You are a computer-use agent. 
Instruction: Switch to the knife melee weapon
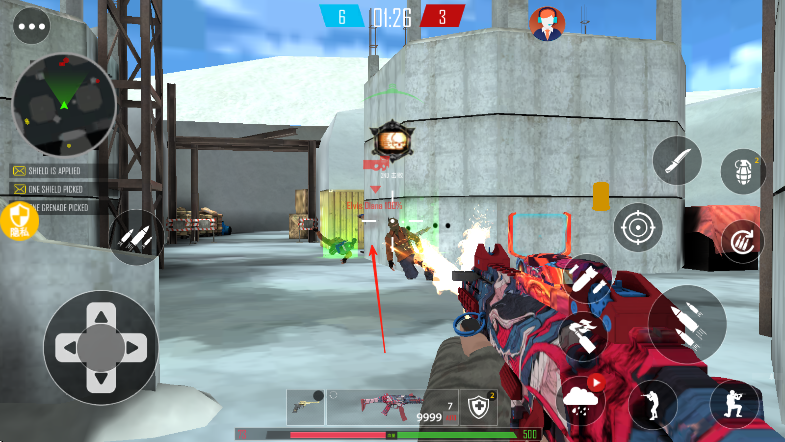pos(677,160)
